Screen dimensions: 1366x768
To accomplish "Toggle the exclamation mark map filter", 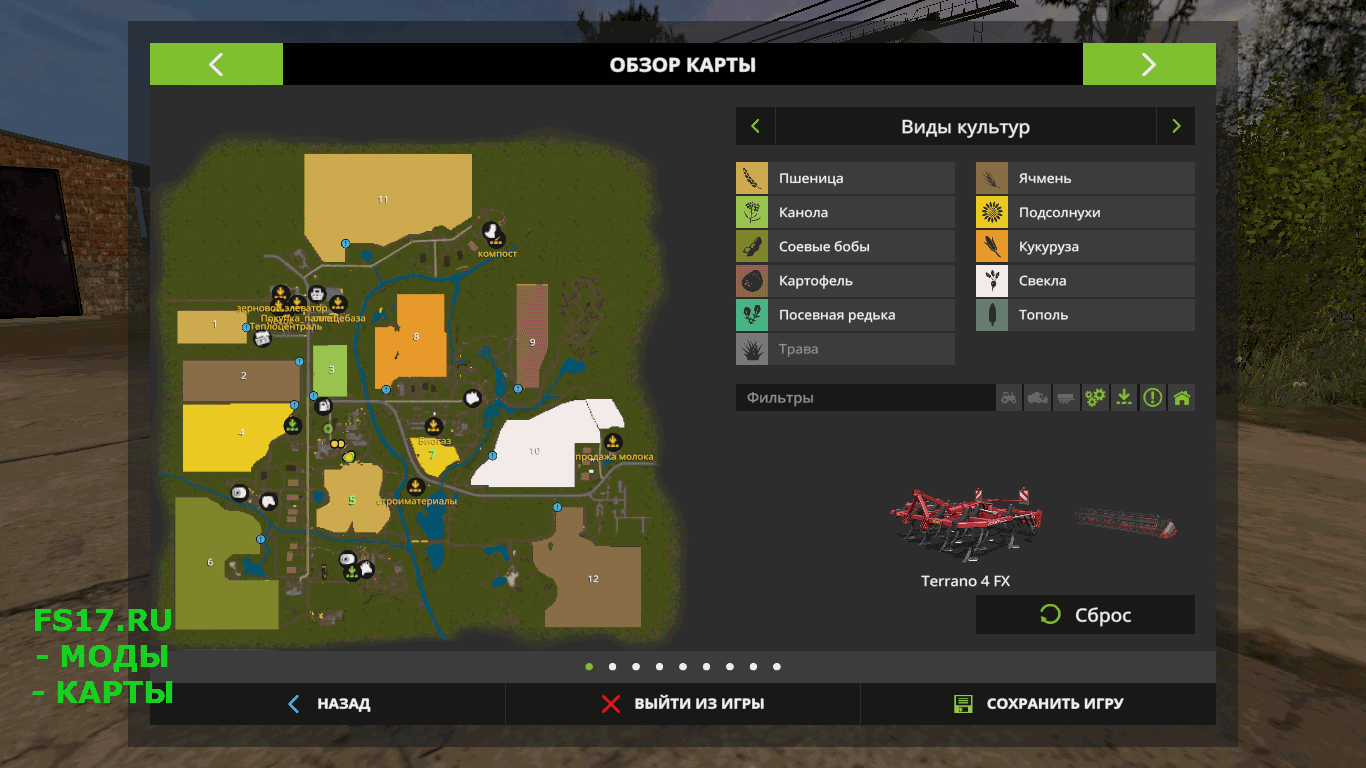I will coord(1153,398).
